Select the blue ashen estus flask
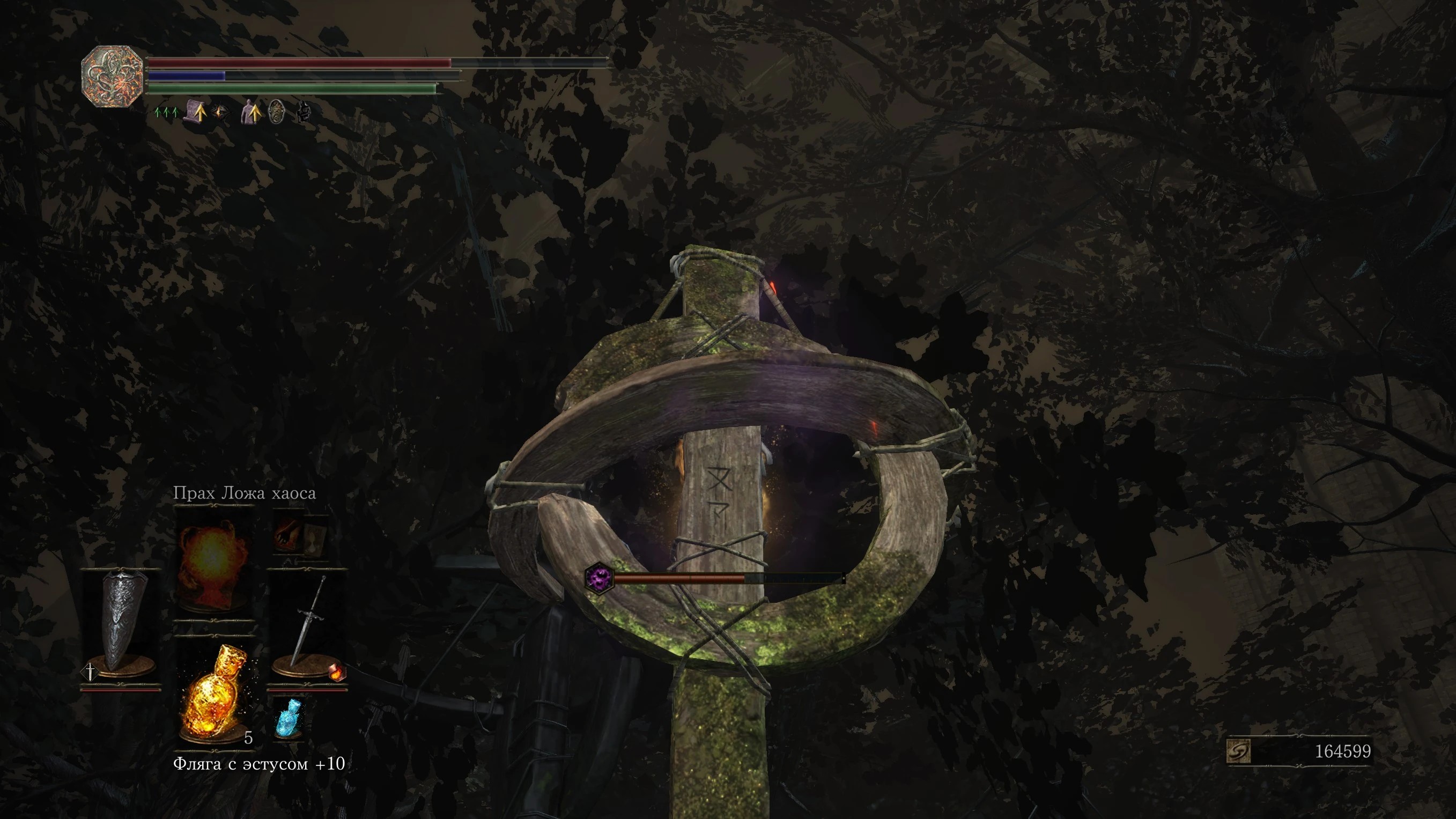The height and width of the screenshot is (819, 1456). coord(289,718)
